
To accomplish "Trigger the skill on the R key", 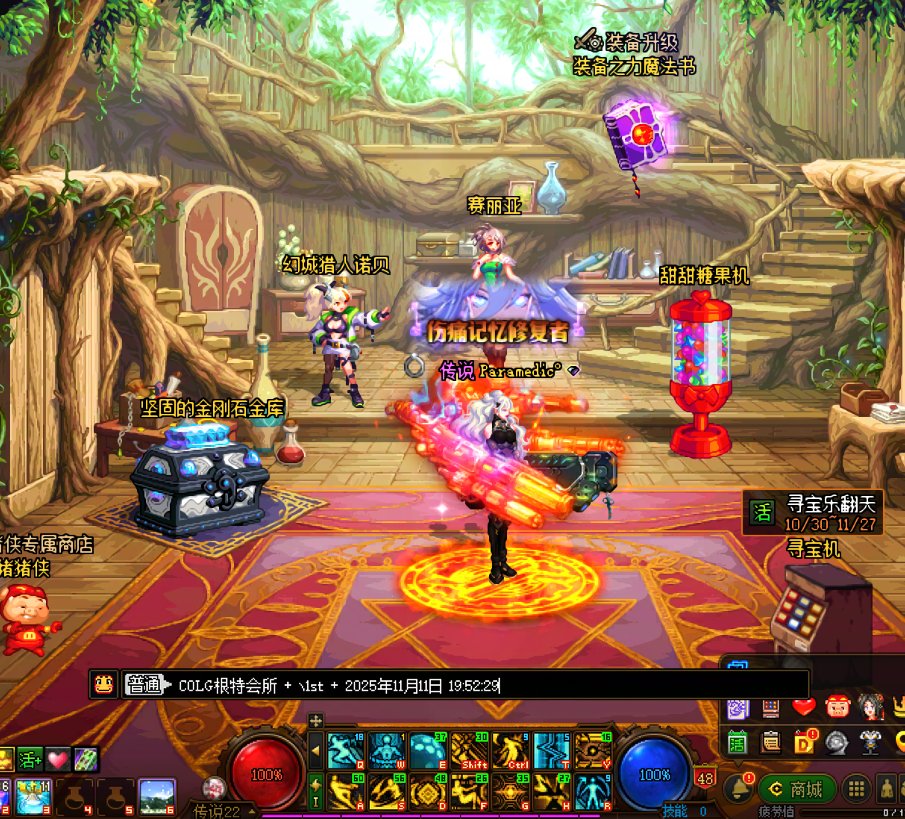I will coord(591,792).
